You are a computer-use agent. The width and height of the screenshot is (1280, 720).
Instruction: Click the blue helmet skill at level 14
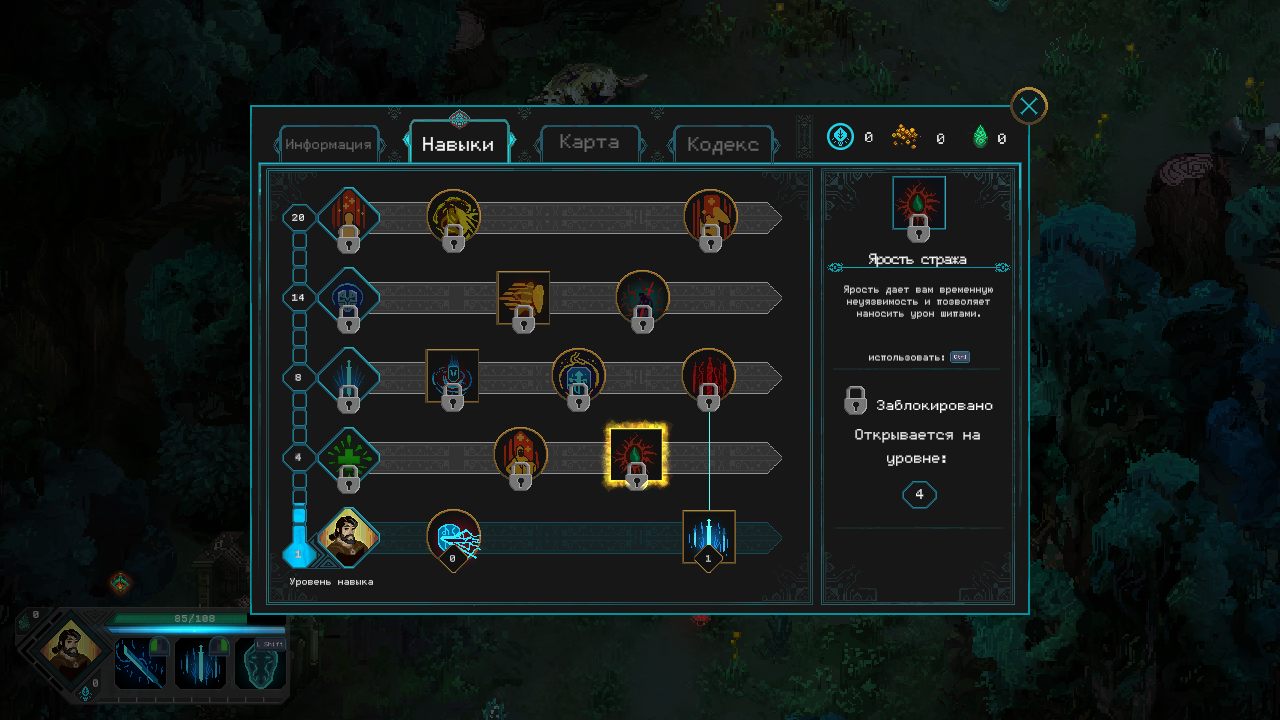pos(348,297)
